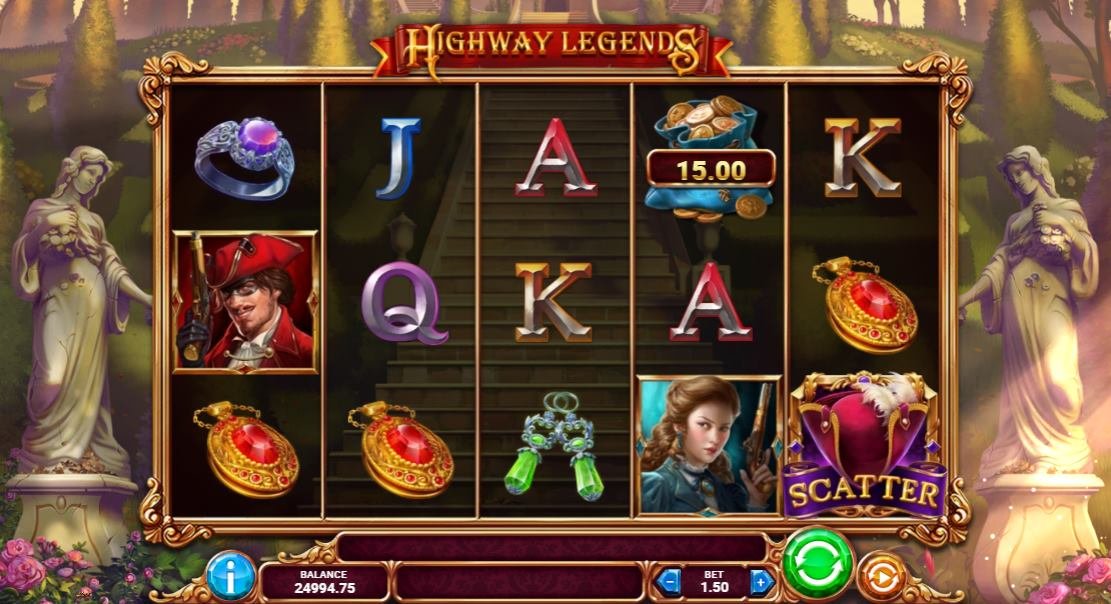The width and height of the screenshot is (1111, 604).
Task: Spin the reels with the green button
Action: point(817,565)
